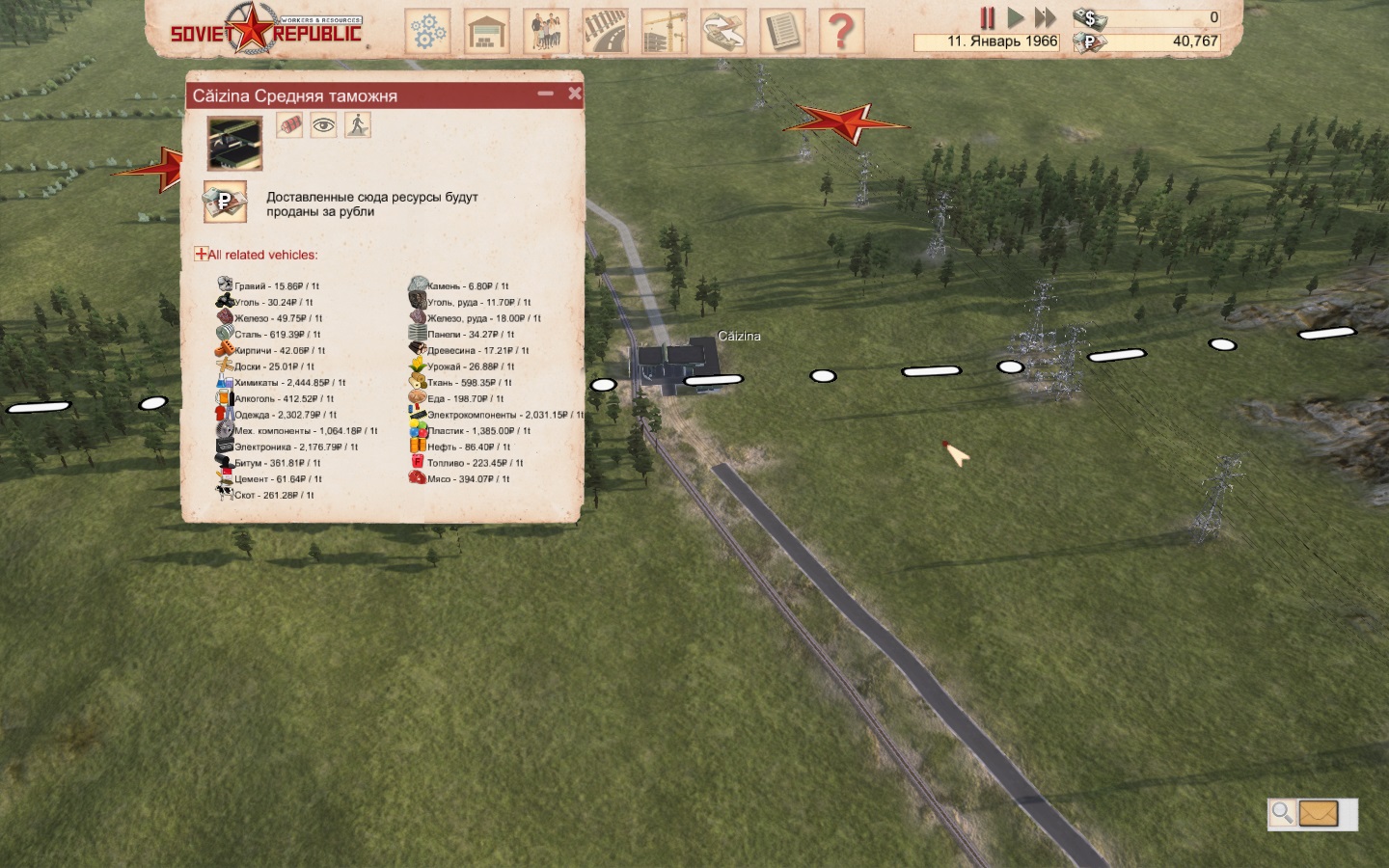Set game speed to fast forward
Image resolution: width=1389 pixels, height=868 pixels.
[x=1046, y=17]
